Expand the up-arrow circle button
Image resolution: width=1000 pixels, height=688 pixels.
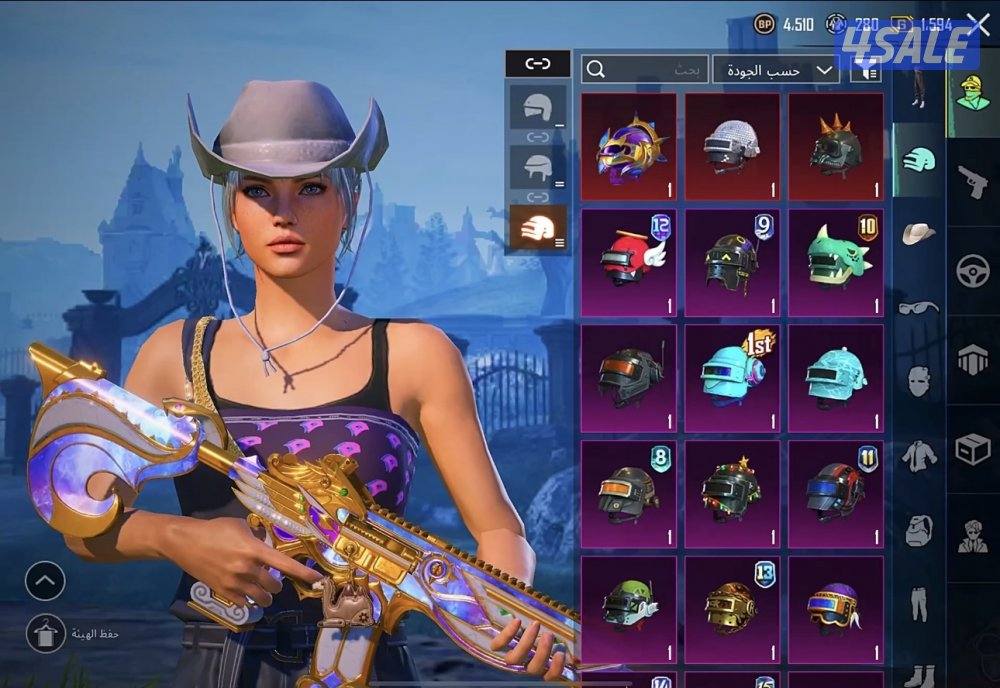[x=45, y=581]
